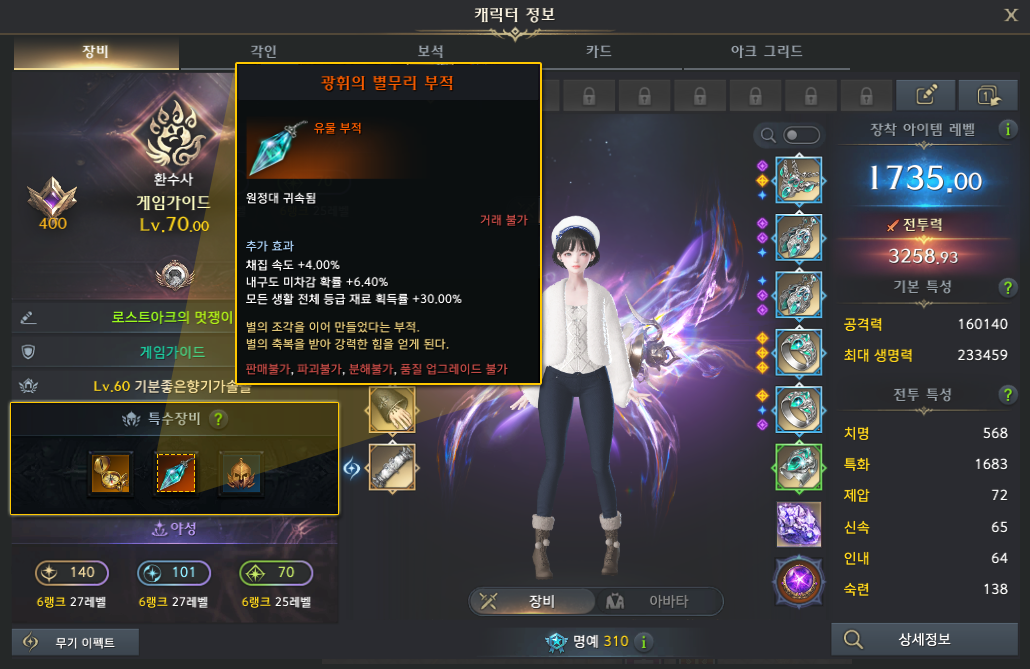Viewport: 1030px width, 669px height.
Task: Toggle the magnifier search switch
Action: (802, 135)
